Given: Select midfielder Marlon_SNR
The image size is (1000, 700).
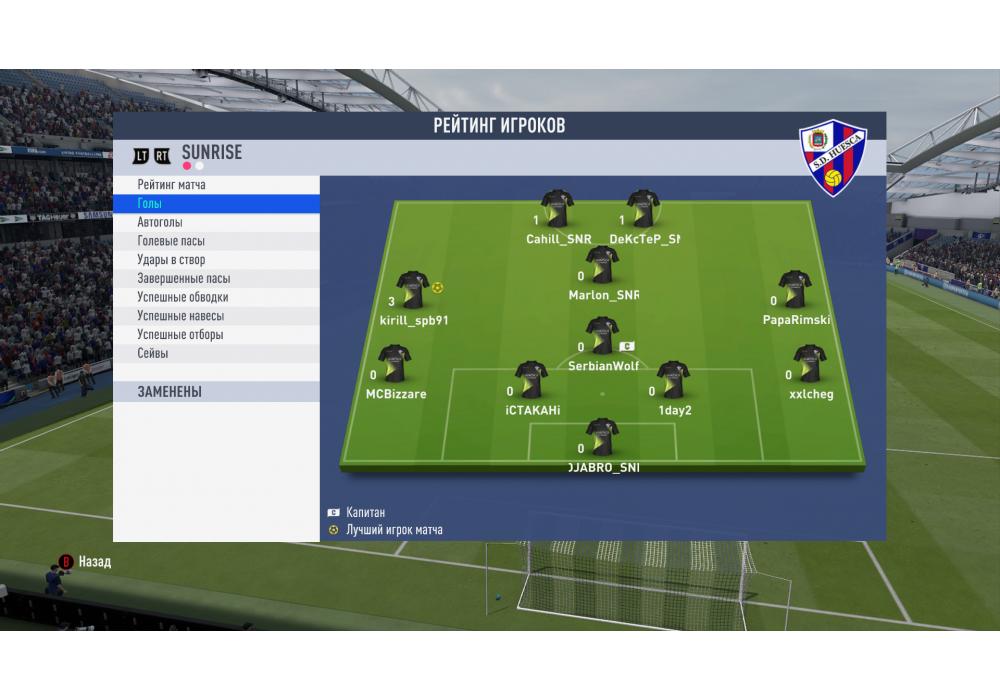Looking at the screenshot, I should 602,266.
